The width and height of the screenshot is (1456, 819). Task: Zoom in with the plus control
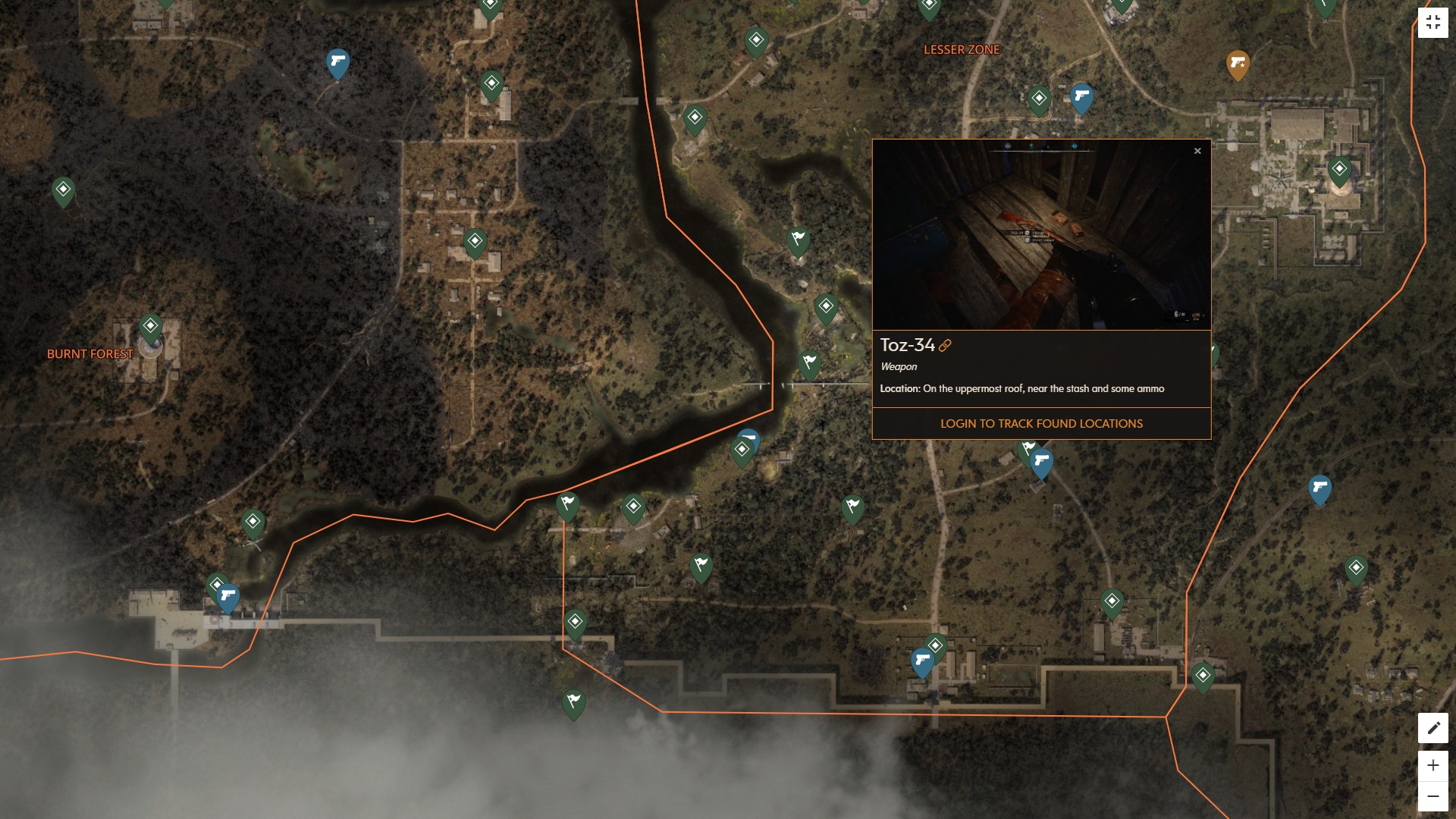pos(1434,764)
